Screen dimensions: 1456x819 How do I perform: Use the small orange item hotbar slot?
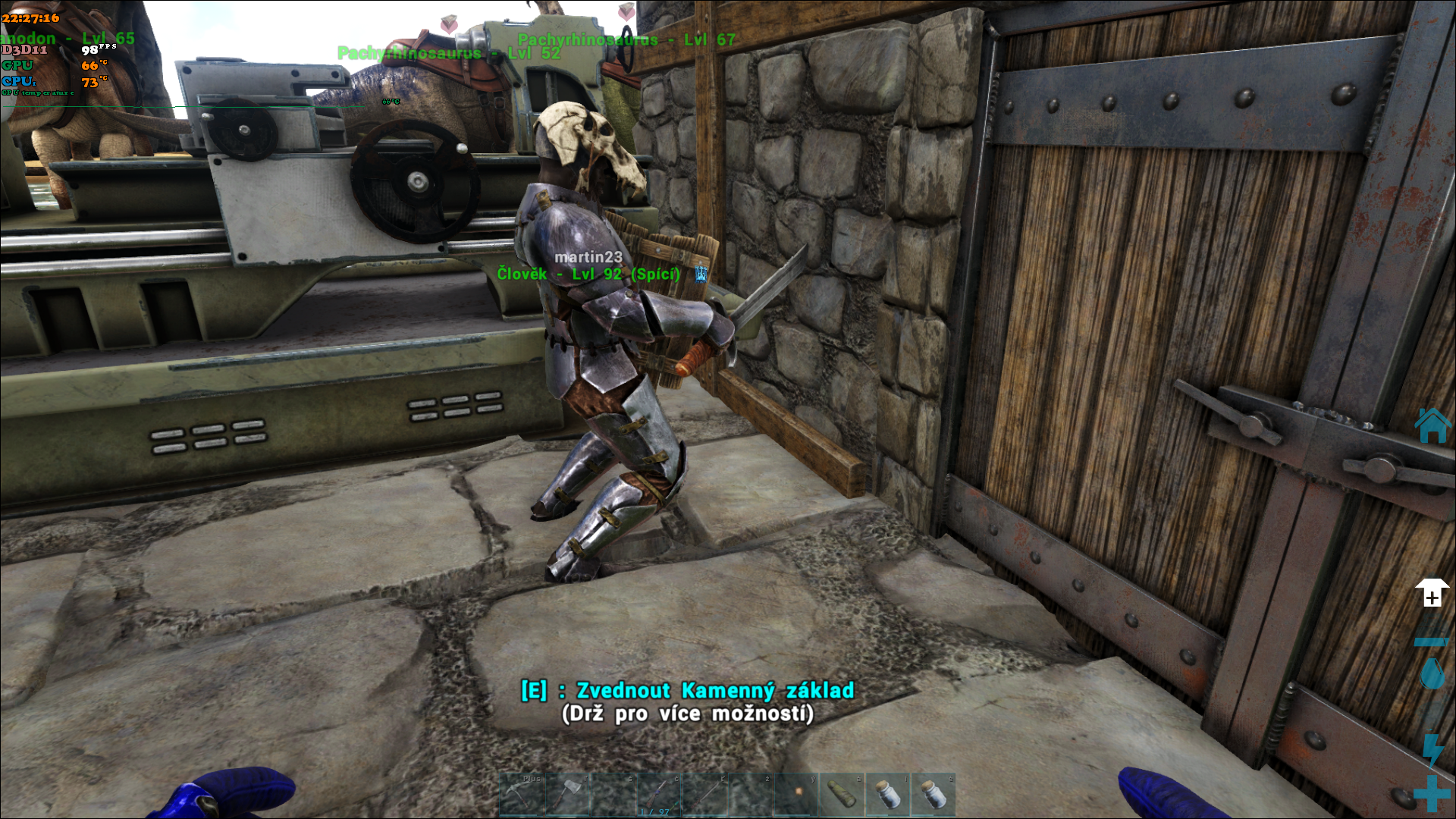pyautogui.click(x=796, y=794)
